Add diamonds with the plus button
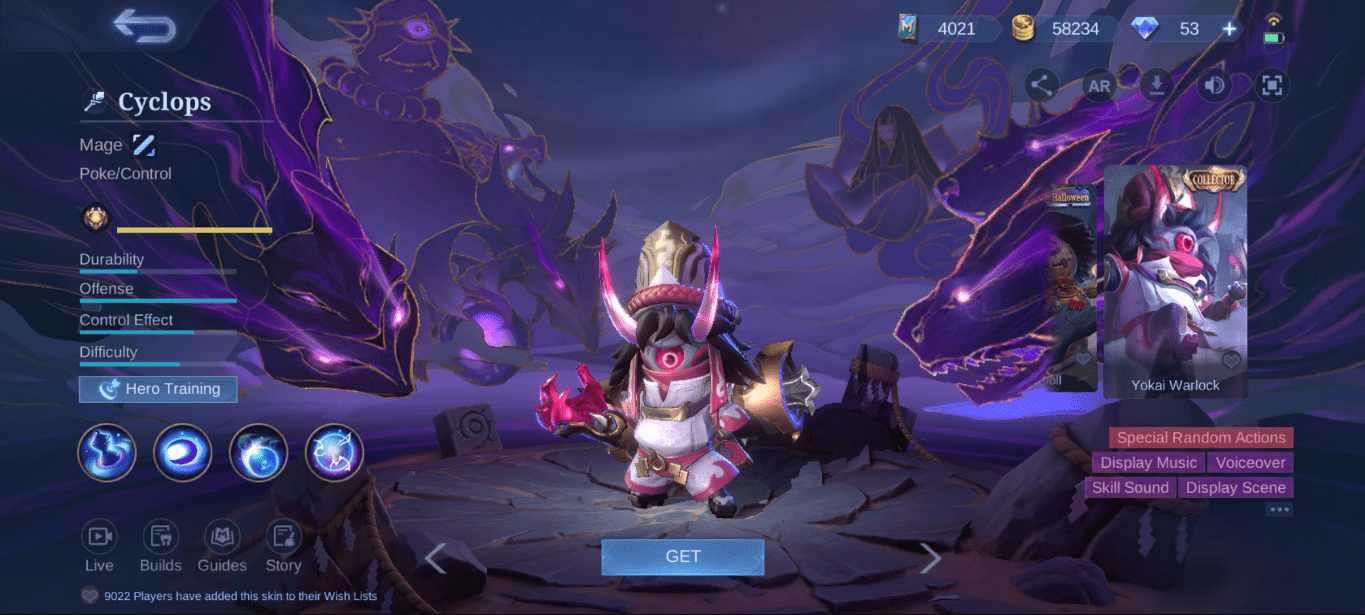The image size is (1365, 615). click(1229, 29)
